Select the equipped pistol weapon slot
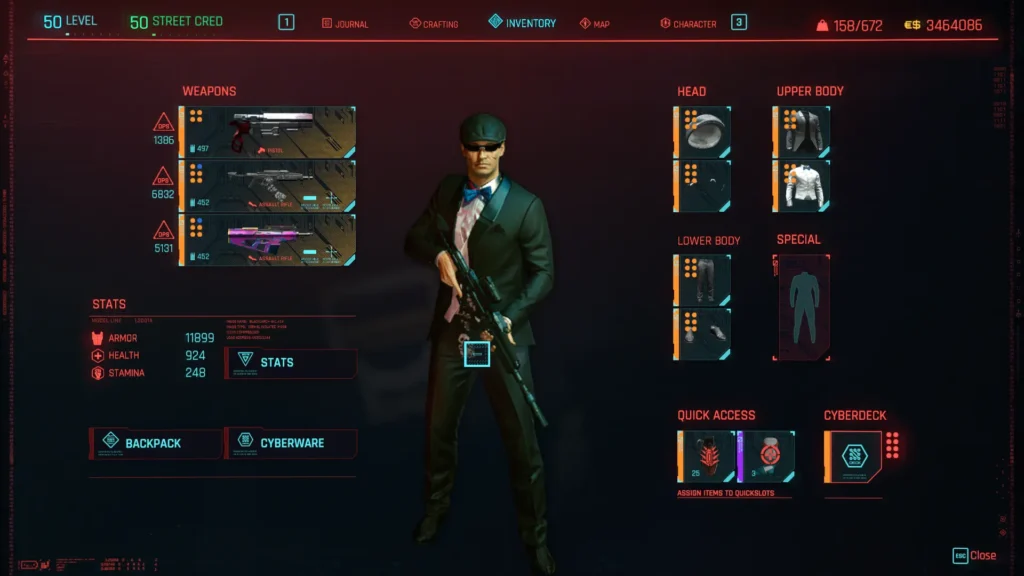This screenshot has height=576, width=1024. coord(268,132)
